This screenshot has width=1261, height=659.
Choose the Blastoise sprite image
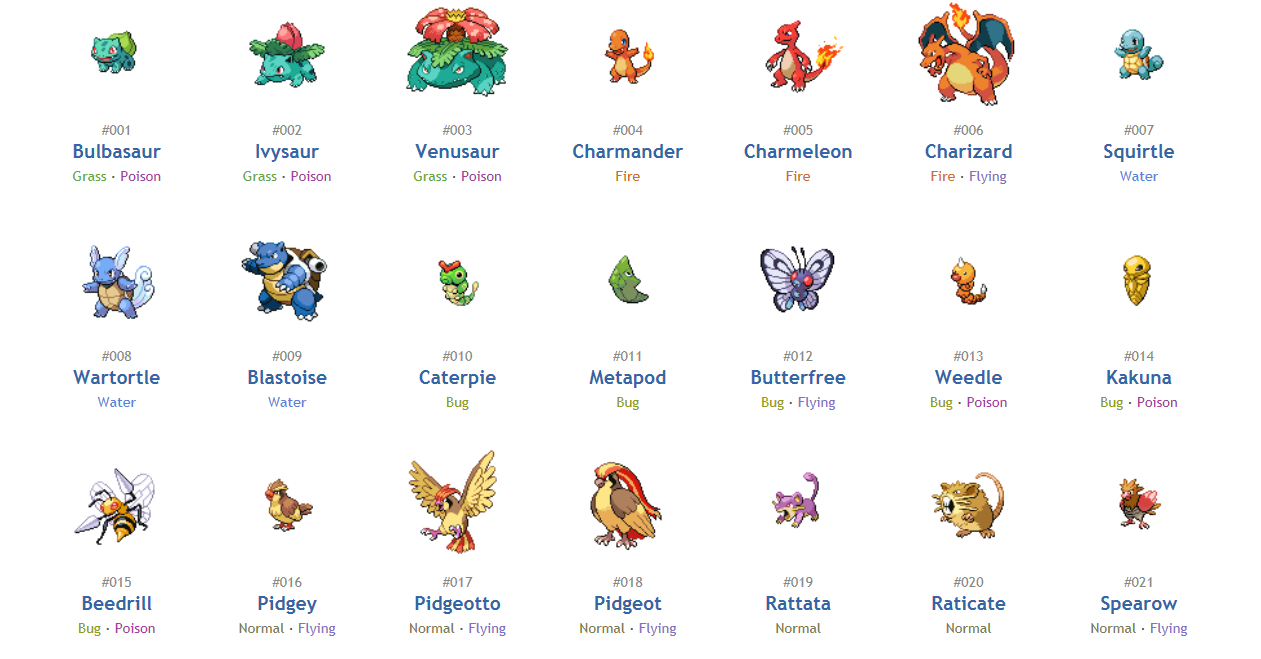pyautogui.click(x=286, y=280)
